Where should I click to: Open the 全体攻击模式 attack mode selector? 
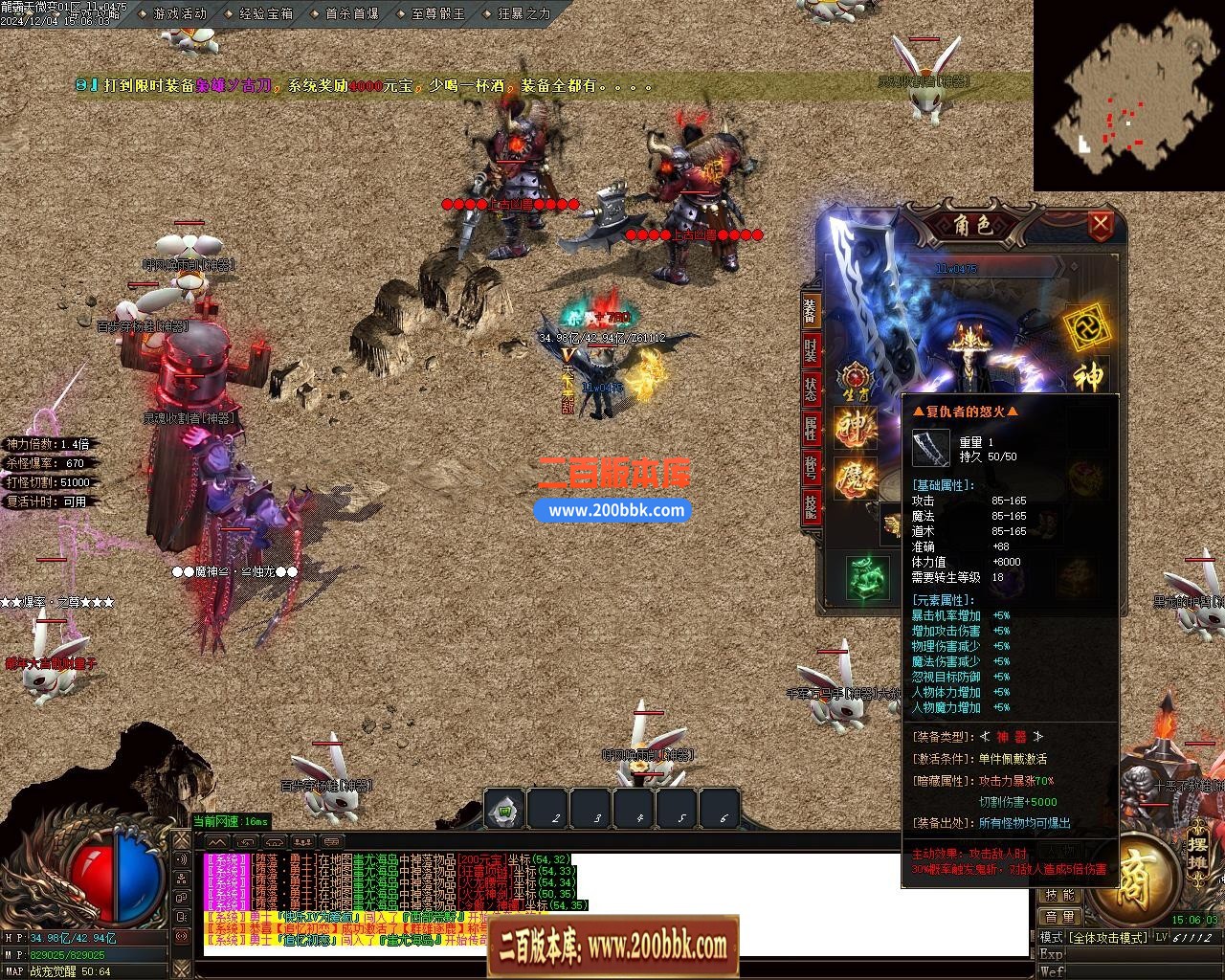click(1108, 937)
